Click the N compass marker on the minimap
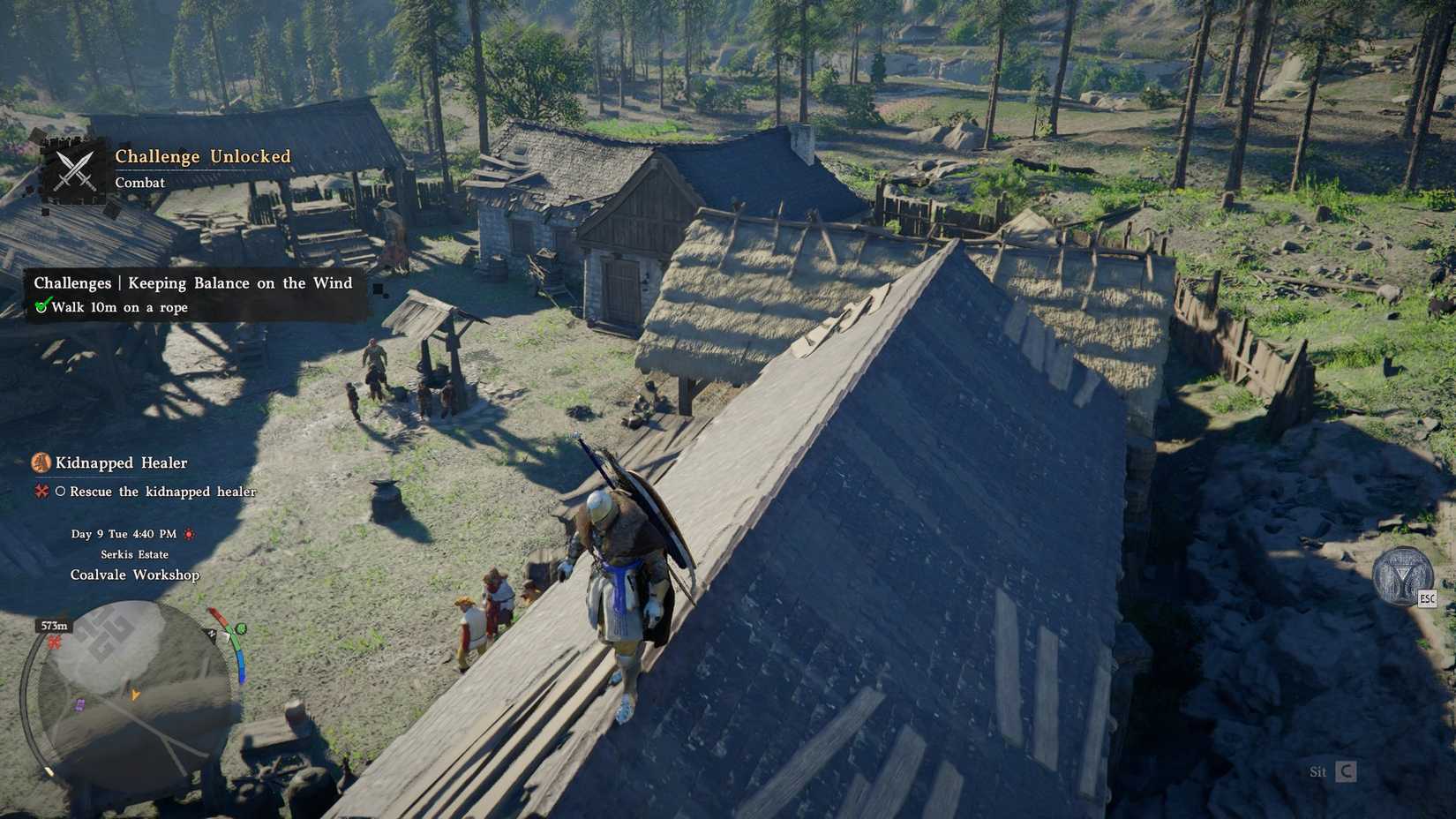This screenshot has width=1456, height=819. pos(212,635)
